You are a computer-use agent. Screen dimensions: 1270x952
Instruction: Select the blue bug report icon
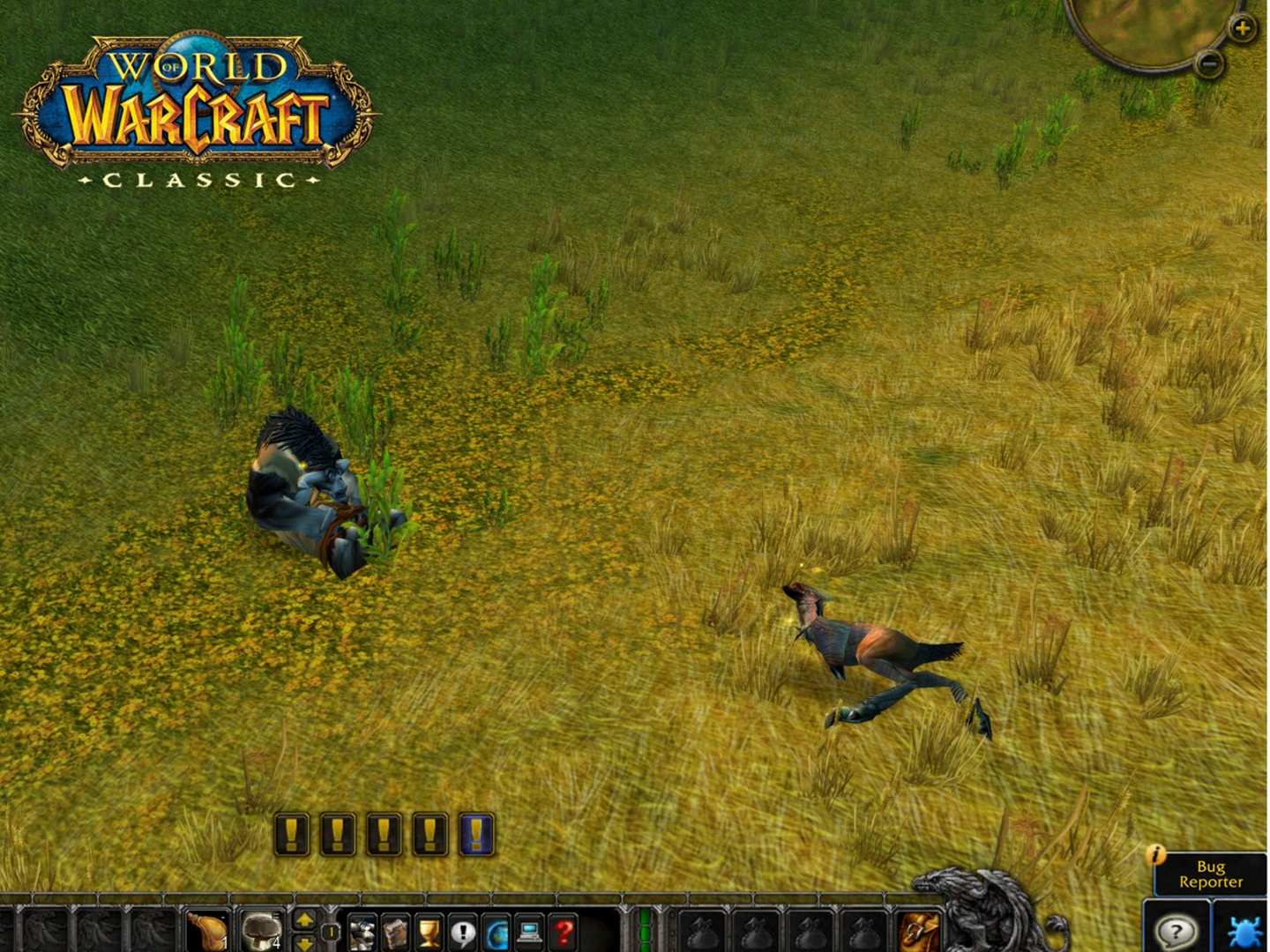1244,932
